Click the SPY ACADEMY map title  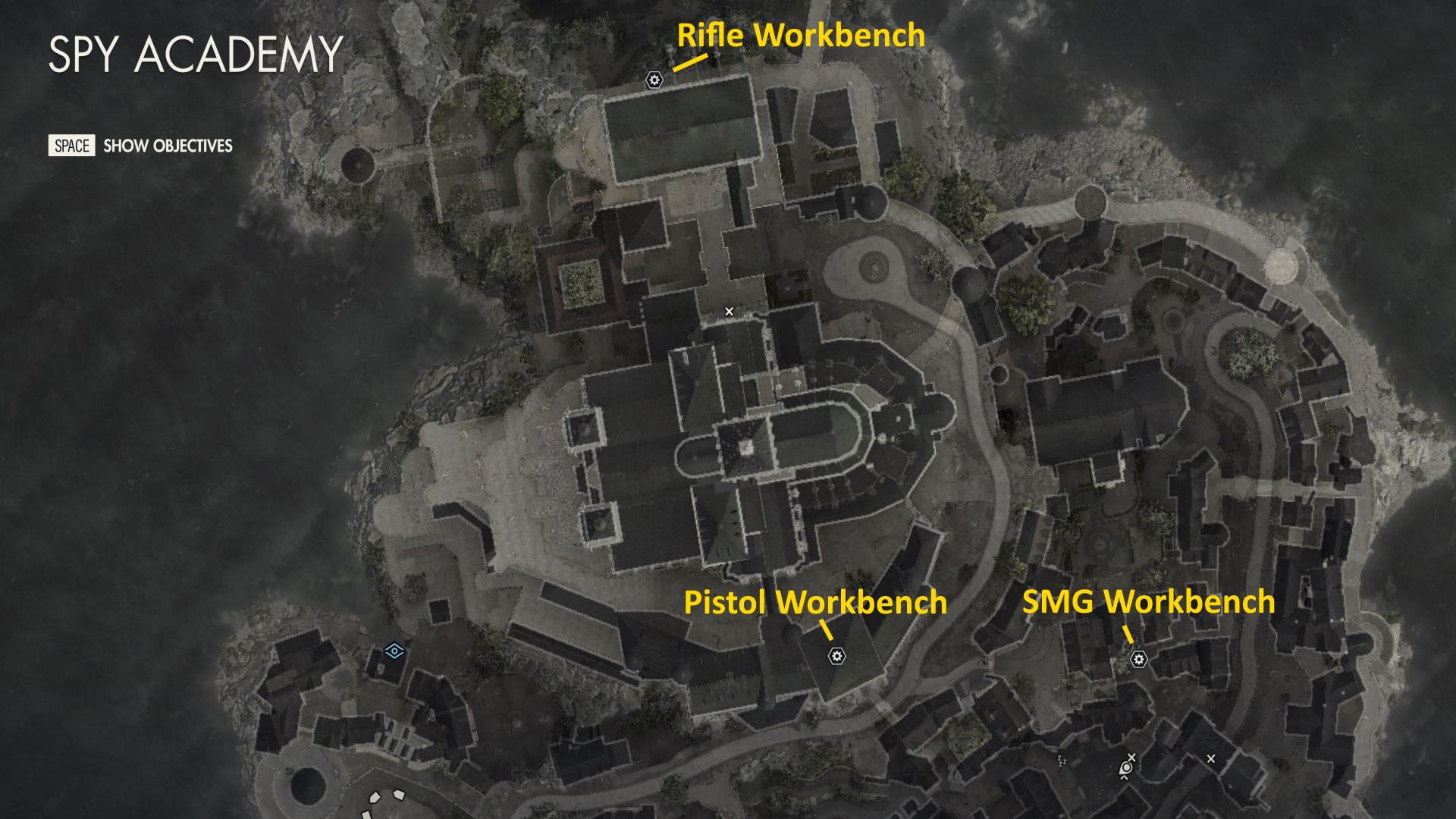pyautogui.click(x=196, y=53)
